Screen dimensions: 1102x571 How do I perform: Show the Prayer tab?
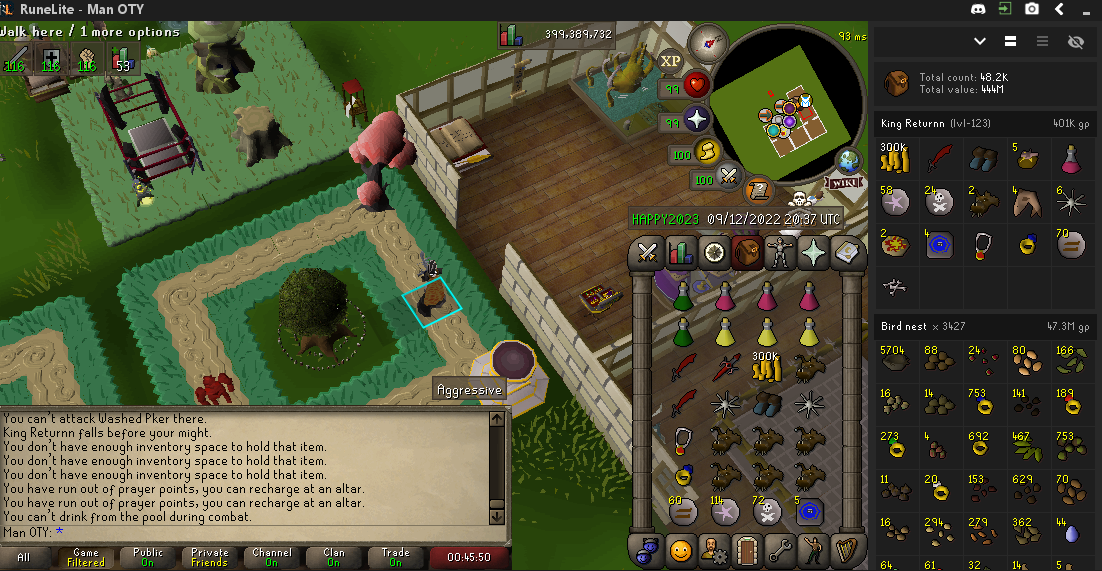tap(814, 253)
